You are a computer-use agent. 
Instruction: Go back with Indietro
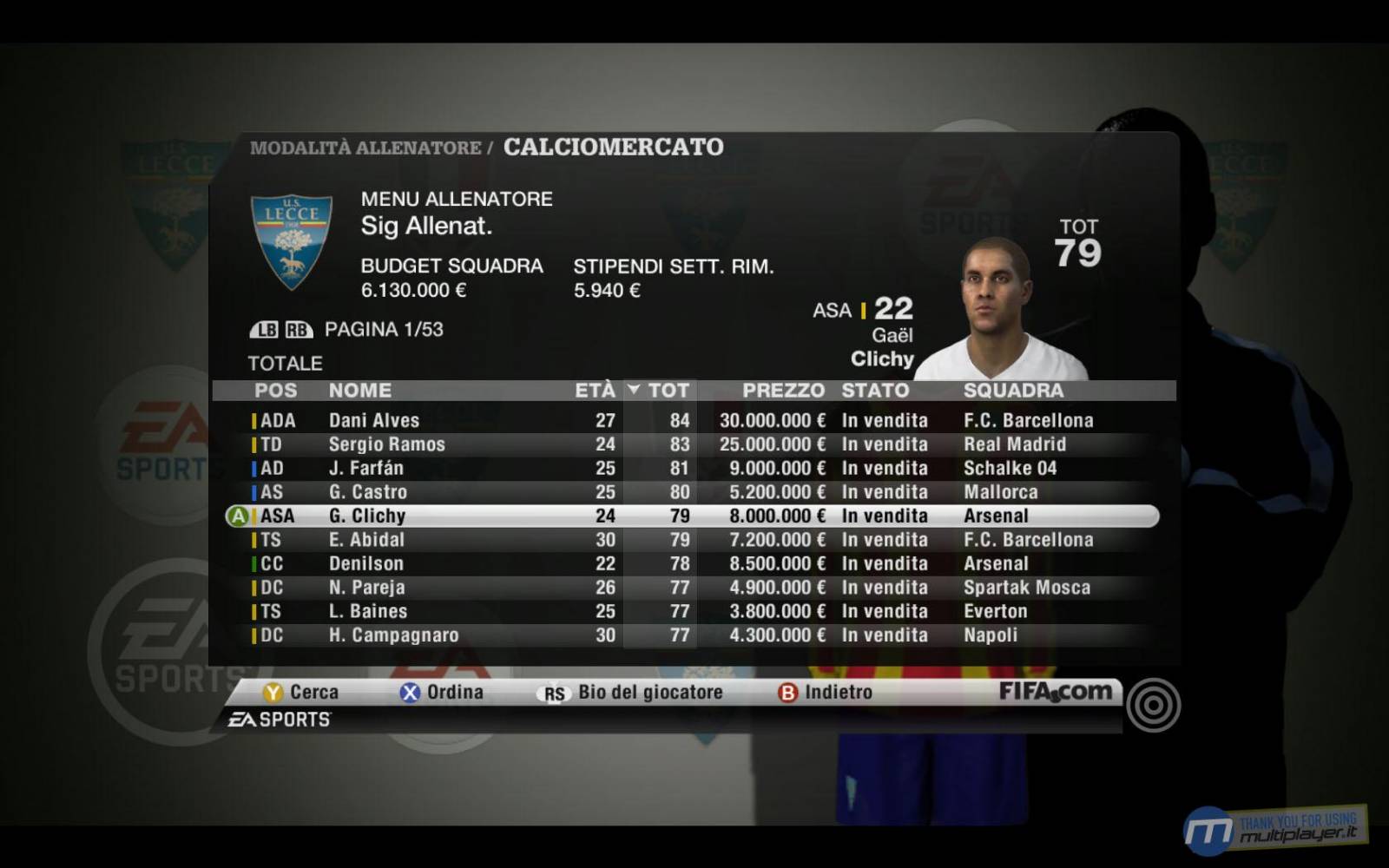(826, 693)
